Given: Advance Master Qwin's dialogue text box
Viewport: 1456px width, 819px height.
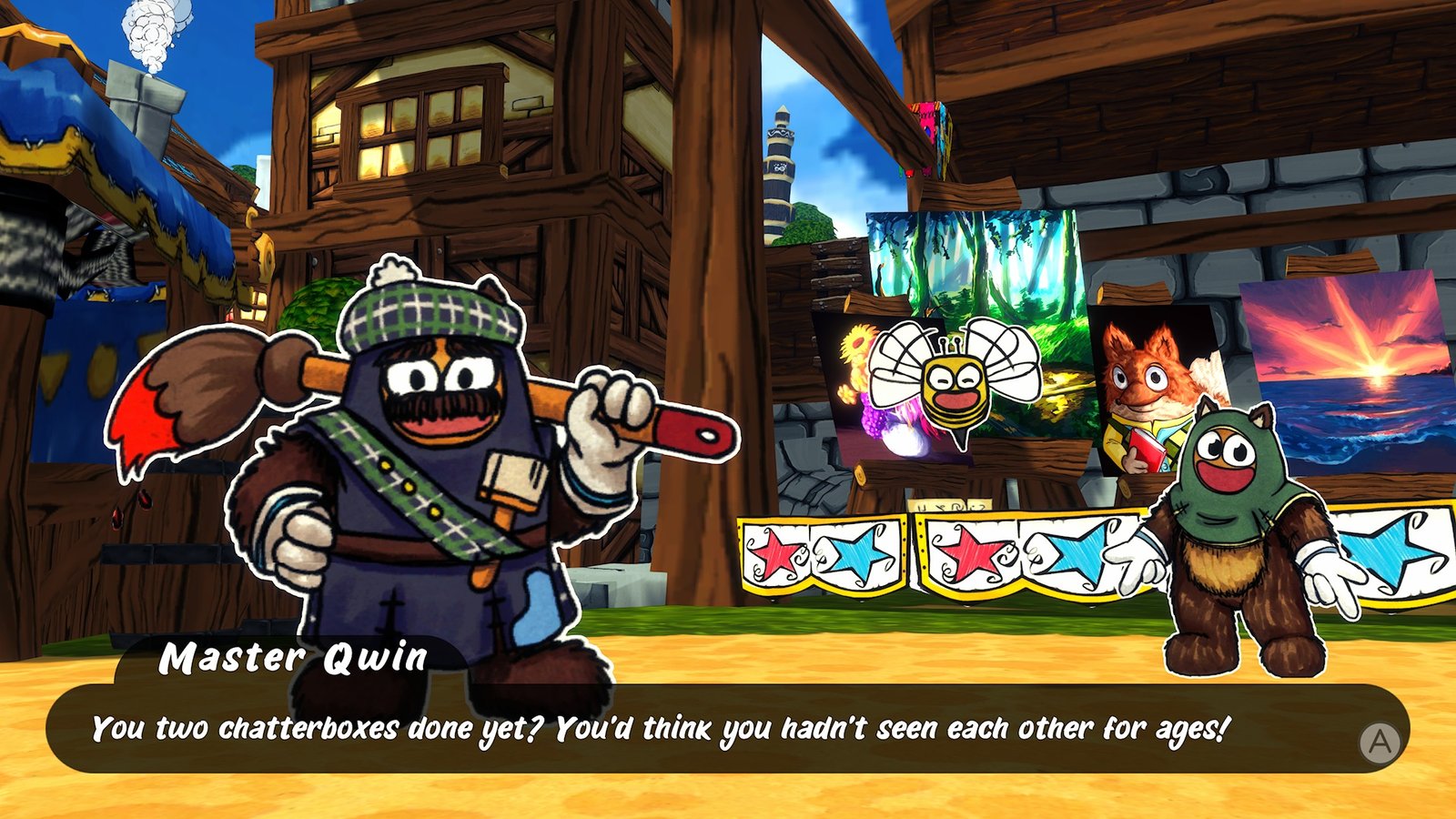Looking at the screenshot, I should [x=1380, y=743].
